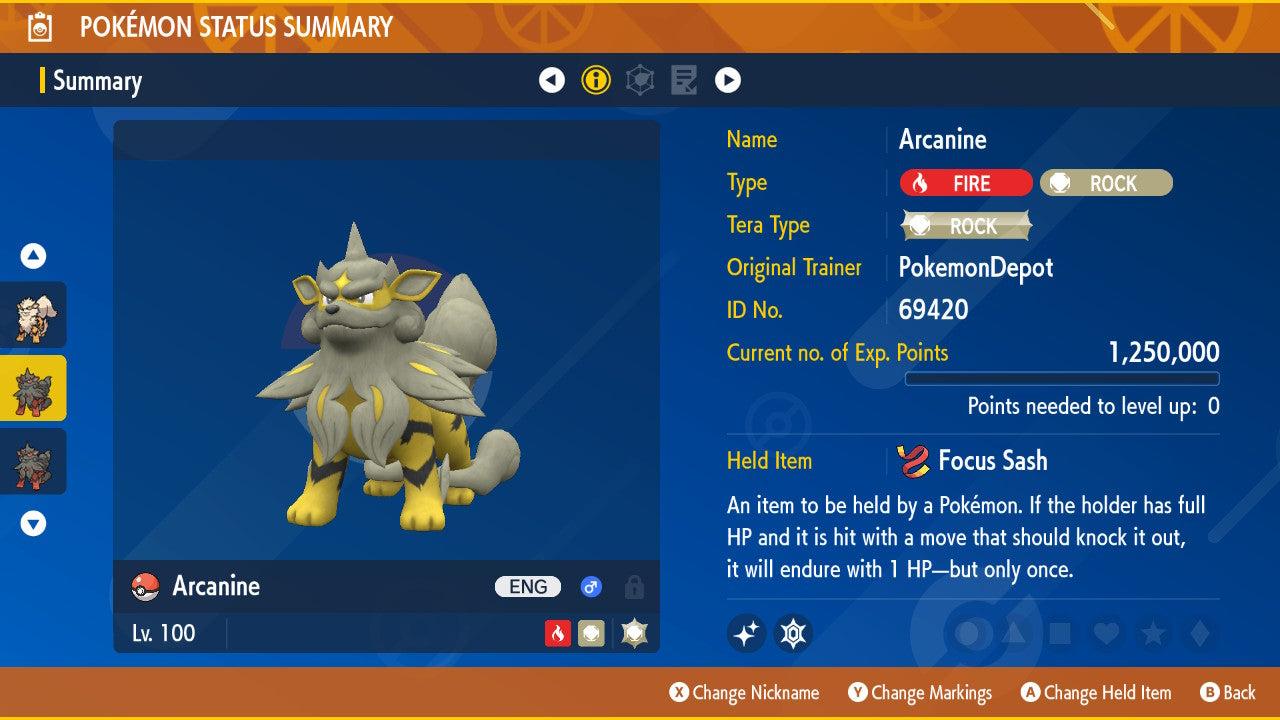Click the Rock Tera Type badge
Image resolution: width=1280 pixels, height=720 pixels.
point(965,226)
